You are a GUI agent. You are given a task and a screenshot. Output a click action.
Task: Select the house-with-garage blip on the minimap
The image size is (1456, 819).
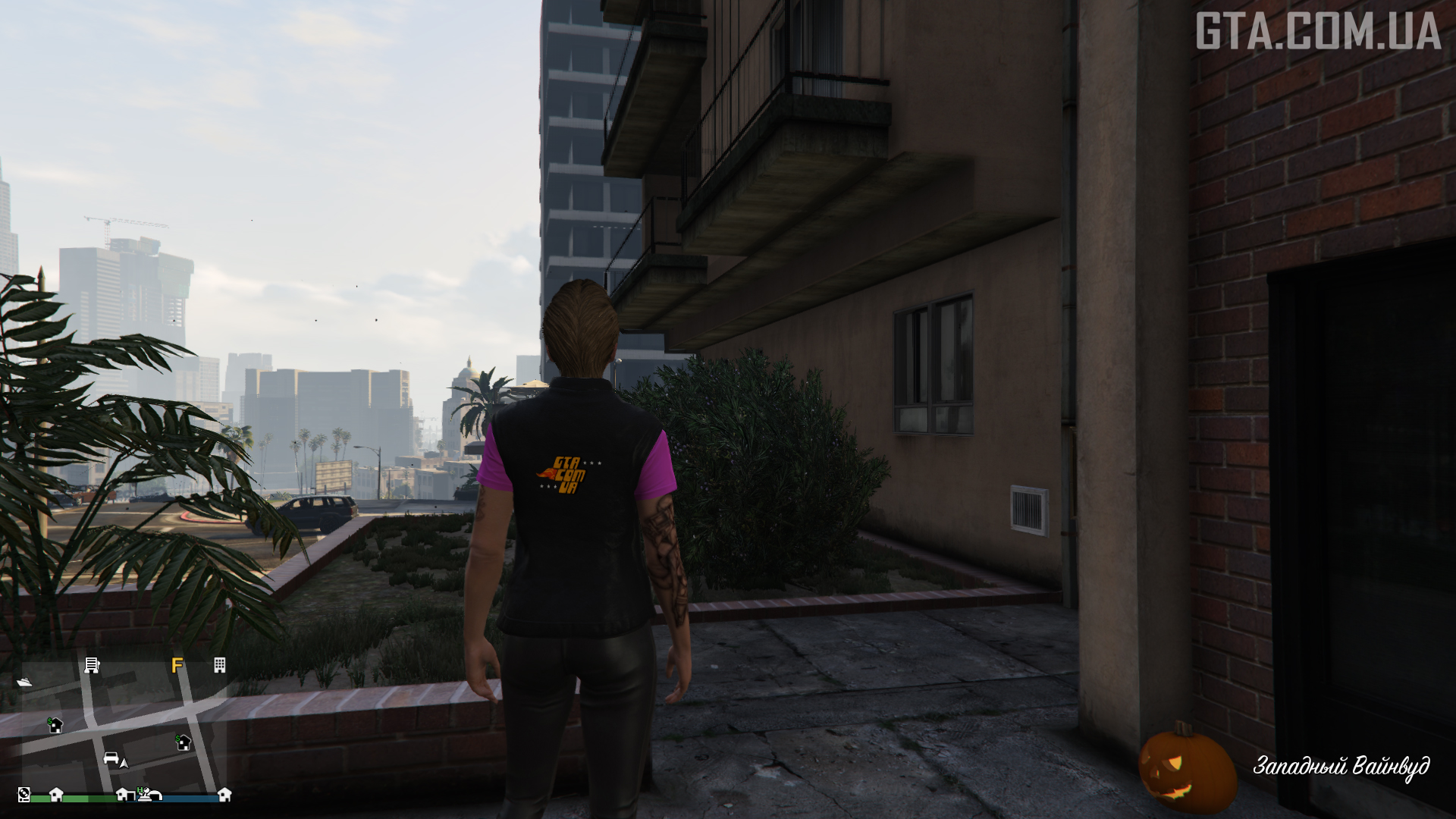(x=124, y=794)
